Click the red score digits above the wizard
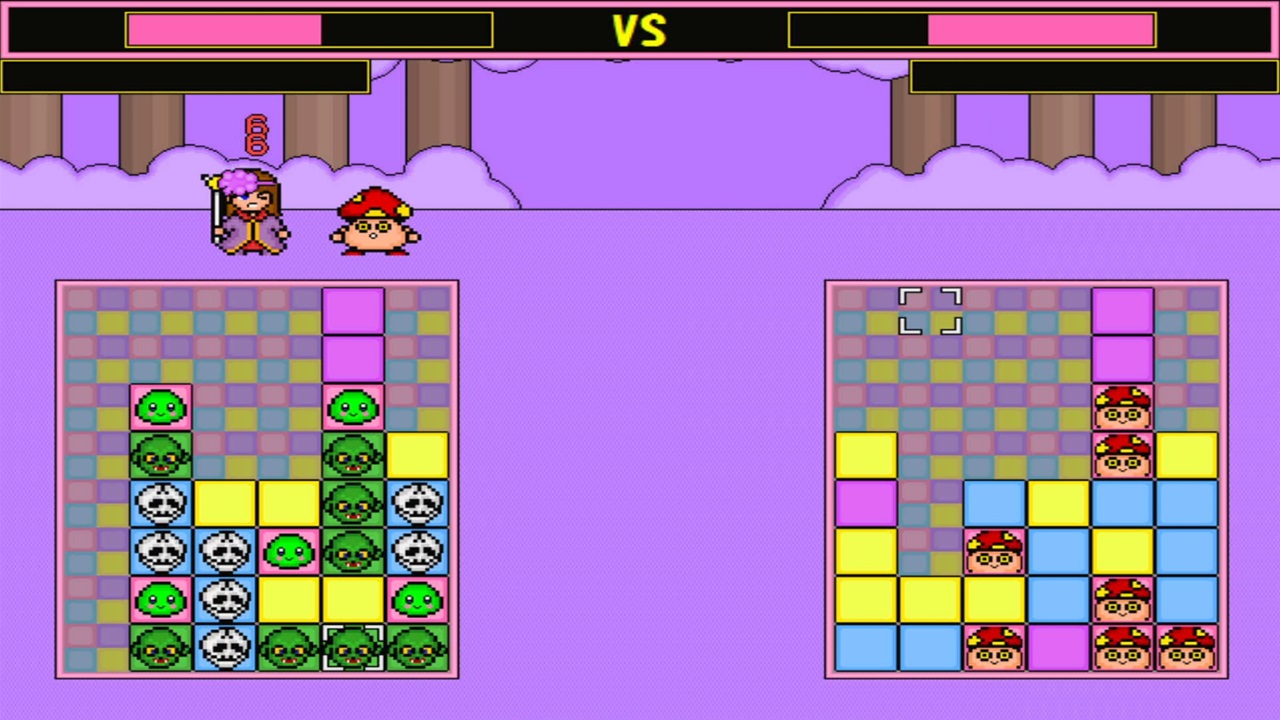 (255, 133)
